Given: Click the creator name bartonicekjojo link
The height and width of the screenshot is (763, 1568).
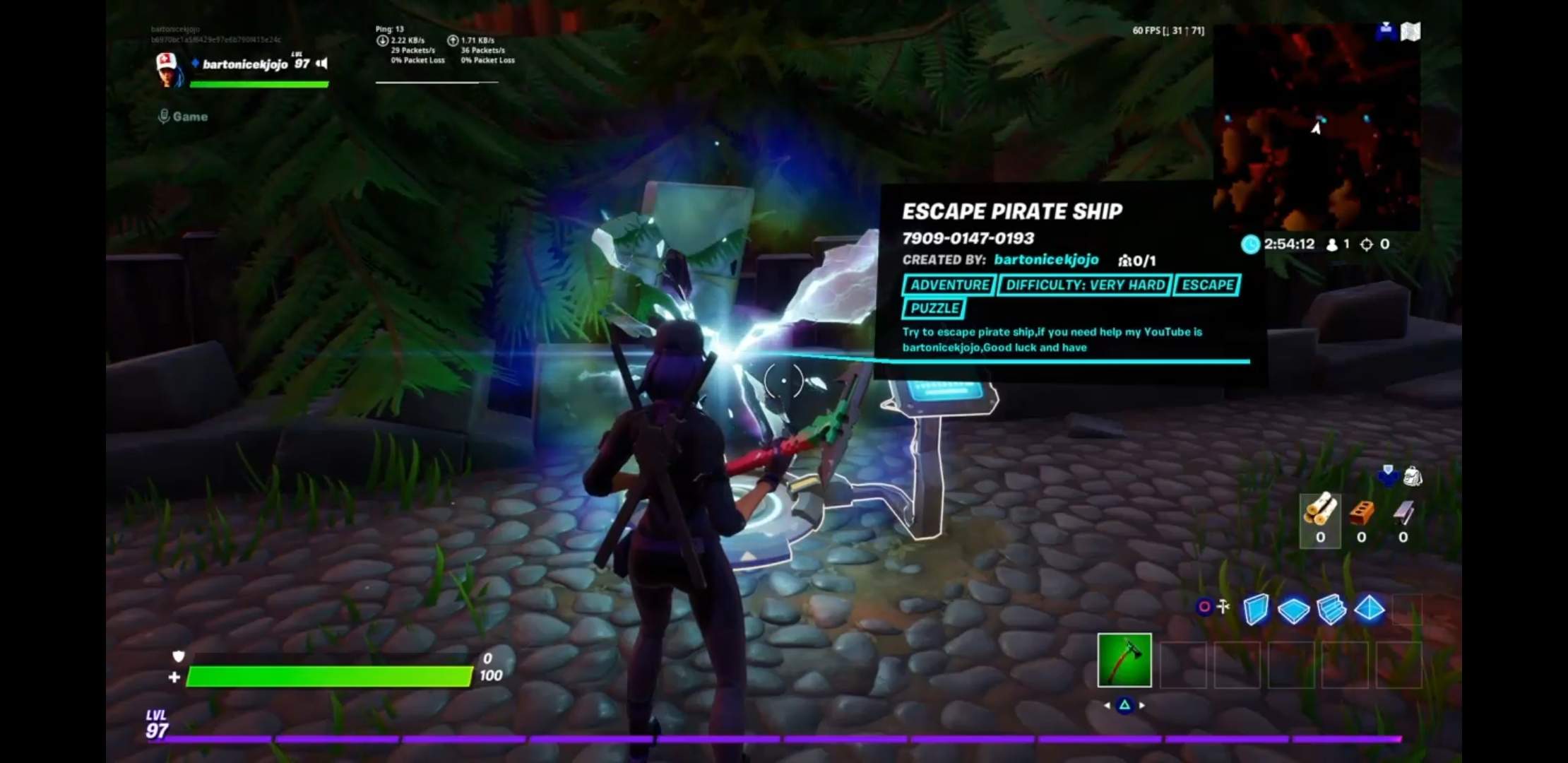Looking at the screenshot, I should [1046, 260].
